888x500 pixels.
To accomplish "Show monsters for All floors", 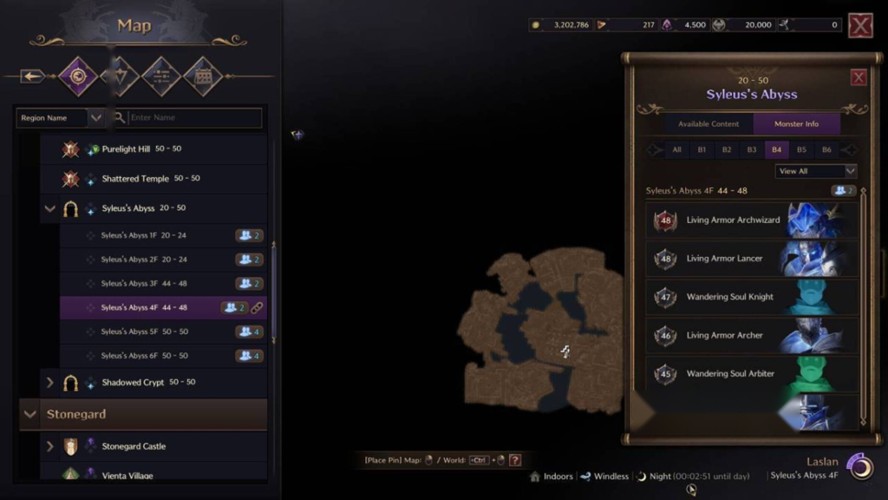I will pyautogui.click(x=677, y=150).
